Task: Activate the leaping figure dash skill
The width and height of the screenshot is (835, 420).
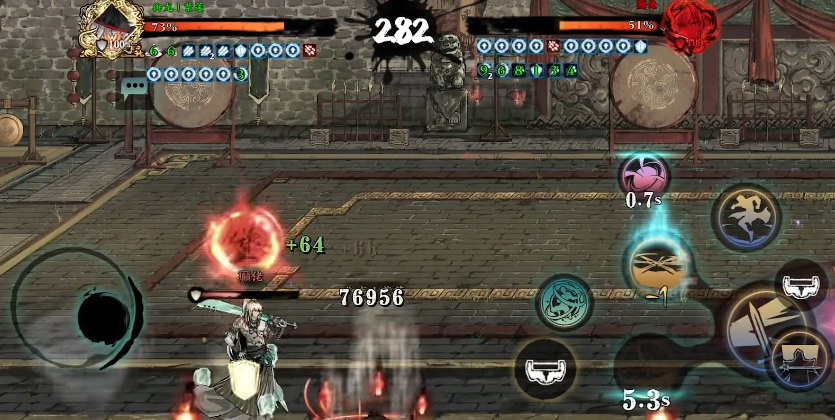Action: pos(745,214)
